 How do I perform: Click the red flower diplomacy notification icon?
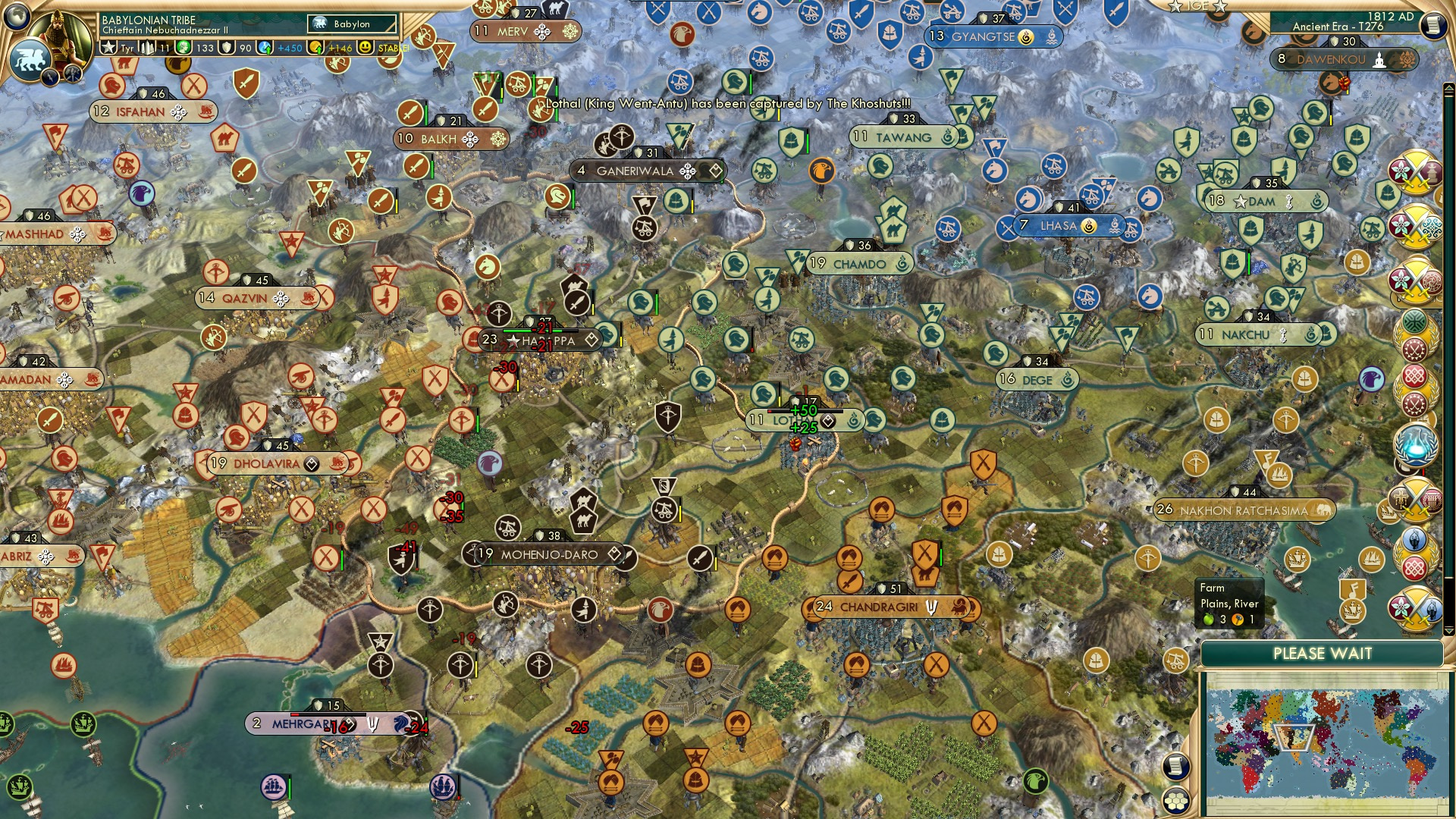[1399, 170]
